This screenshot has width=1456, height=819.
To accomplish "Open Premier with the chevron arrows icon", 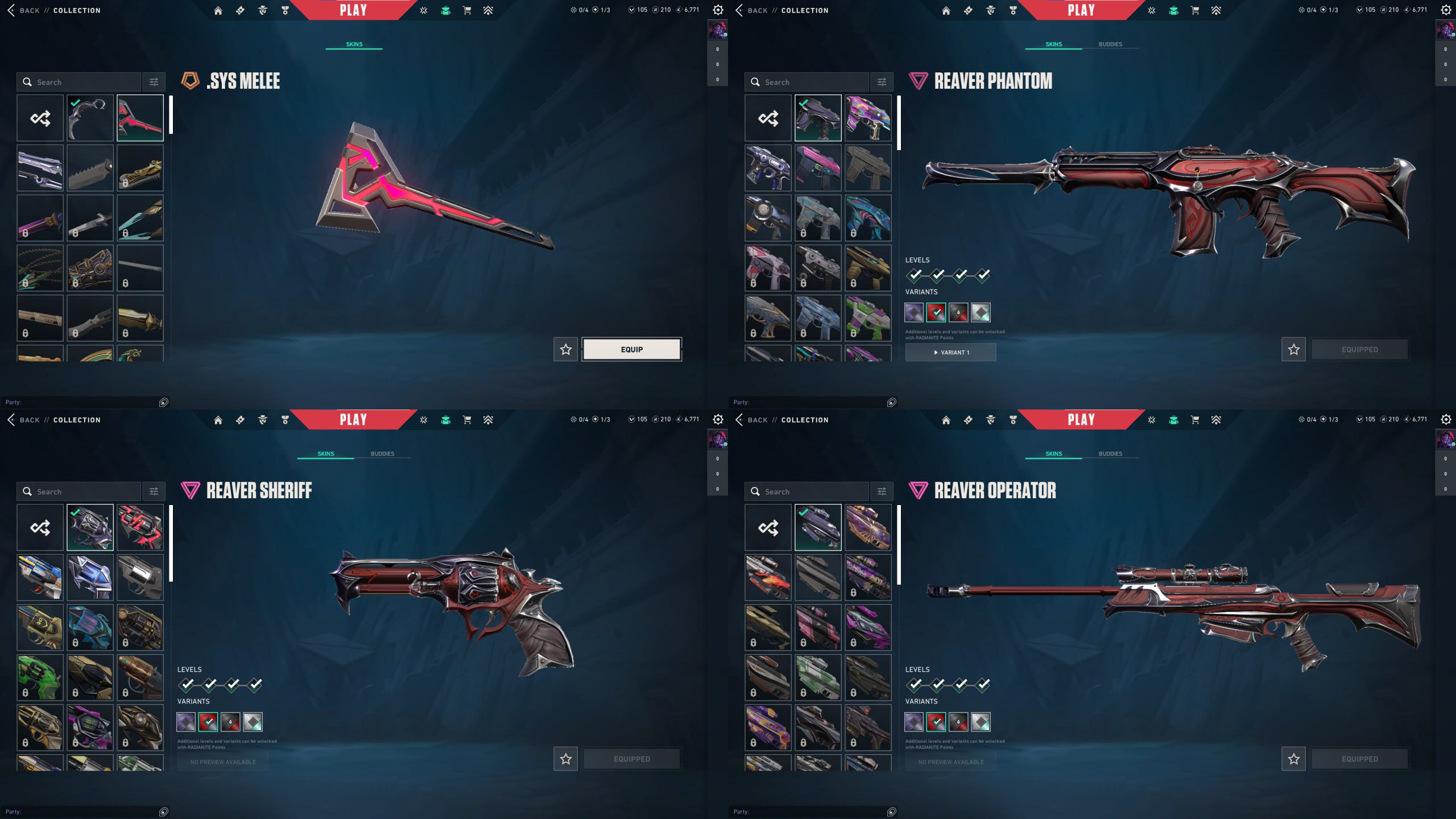I will coord(489,10).
